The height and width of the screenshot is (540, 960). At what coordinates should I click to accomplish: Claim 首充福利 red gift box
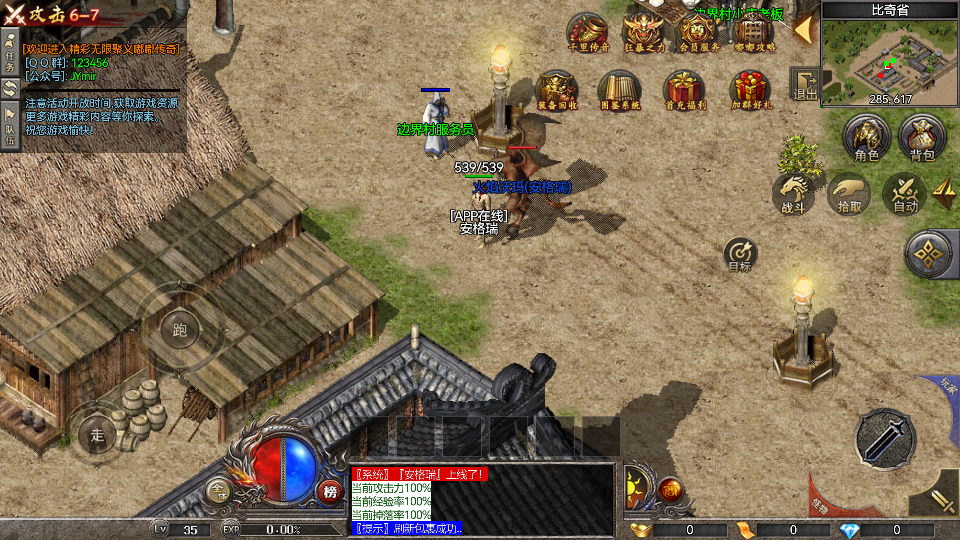coord(685,90)
